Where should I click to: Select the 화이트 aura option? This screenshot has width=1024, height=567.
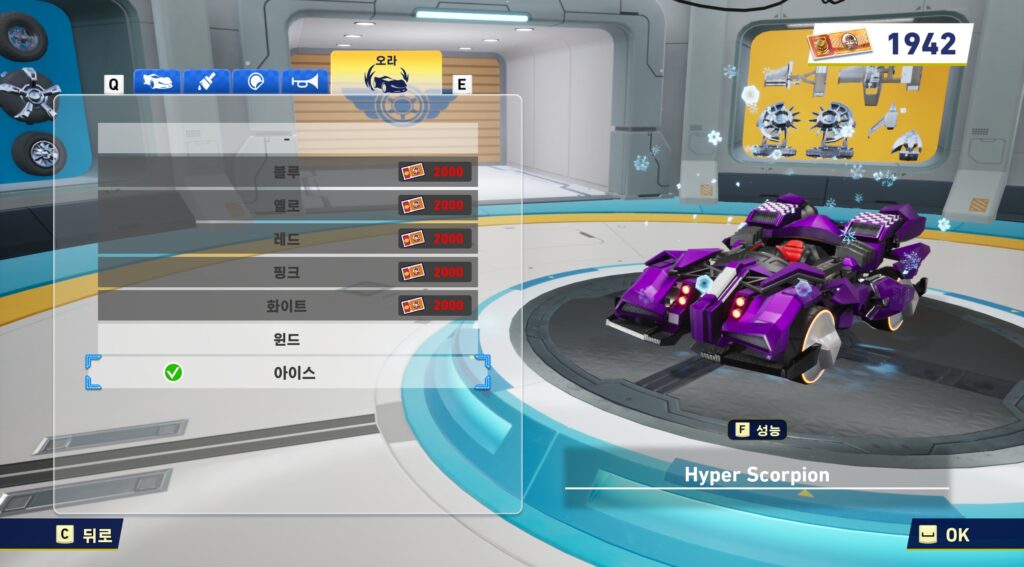pyautogui.click(x=287, y=306)
